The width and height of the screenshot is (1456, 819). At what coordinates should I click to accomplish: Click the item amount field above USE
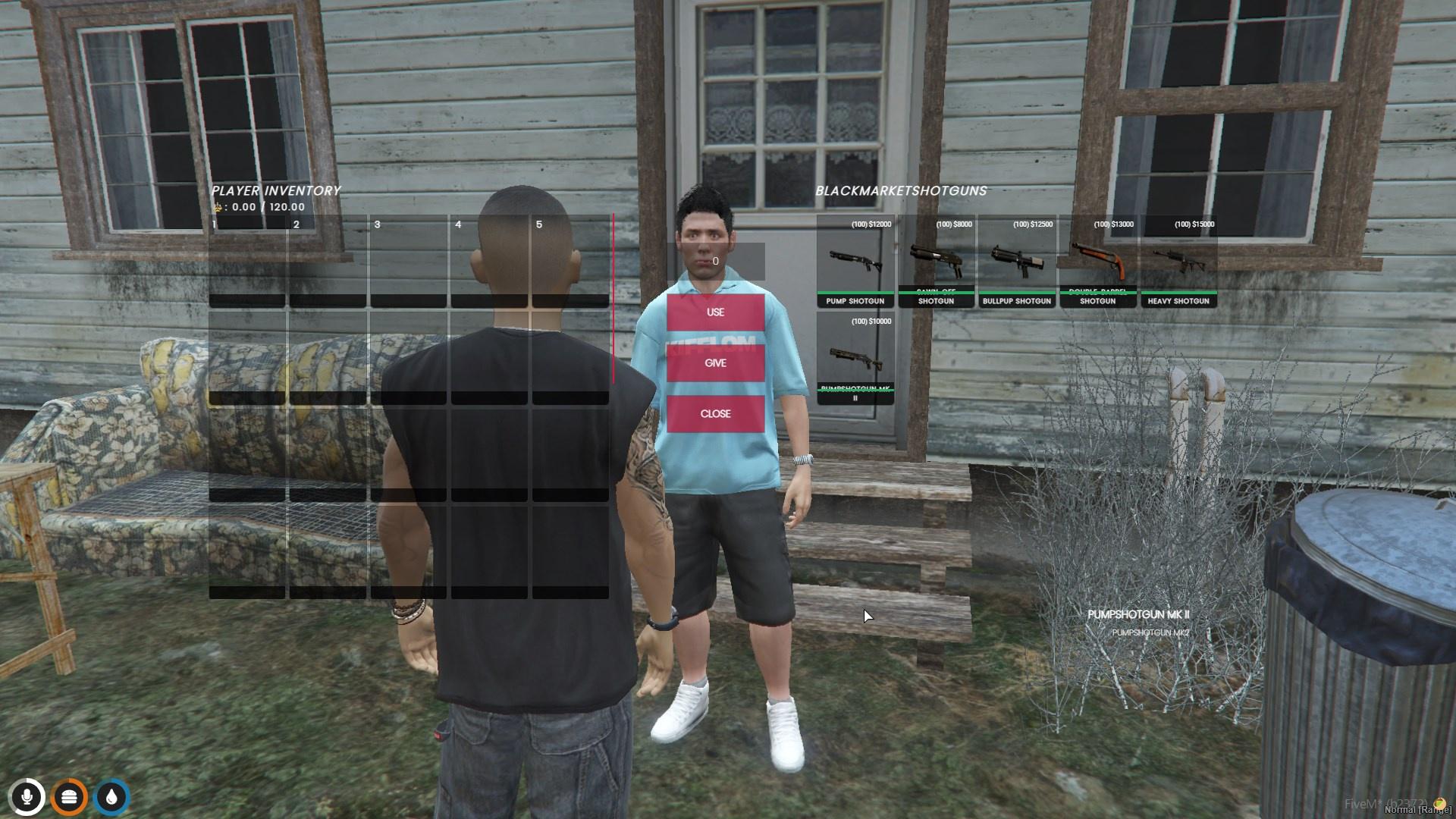tap(715, 262)
